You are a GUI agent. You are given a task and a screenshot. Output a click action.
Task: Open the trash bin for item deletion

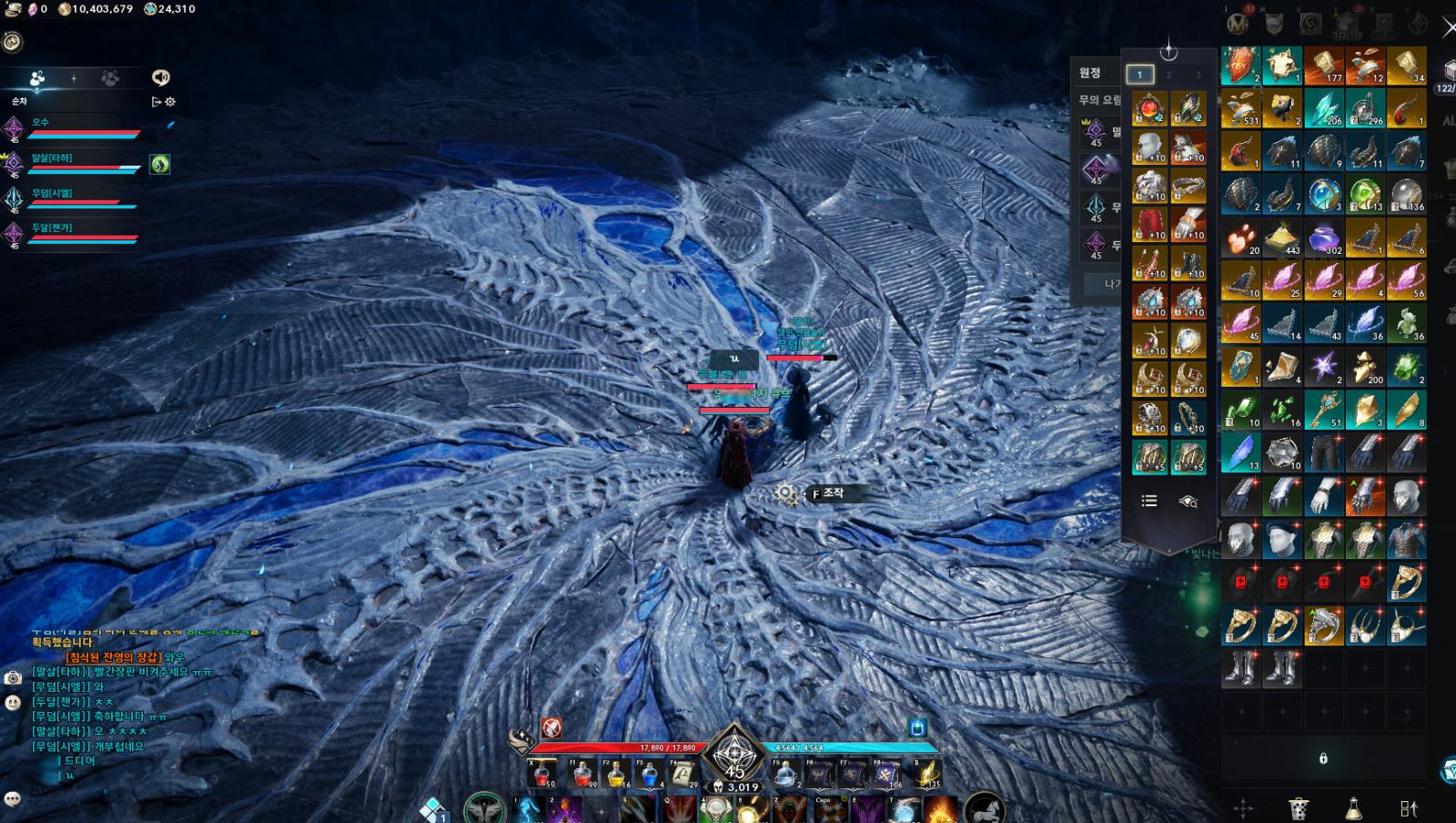(x=1299, y=808)
